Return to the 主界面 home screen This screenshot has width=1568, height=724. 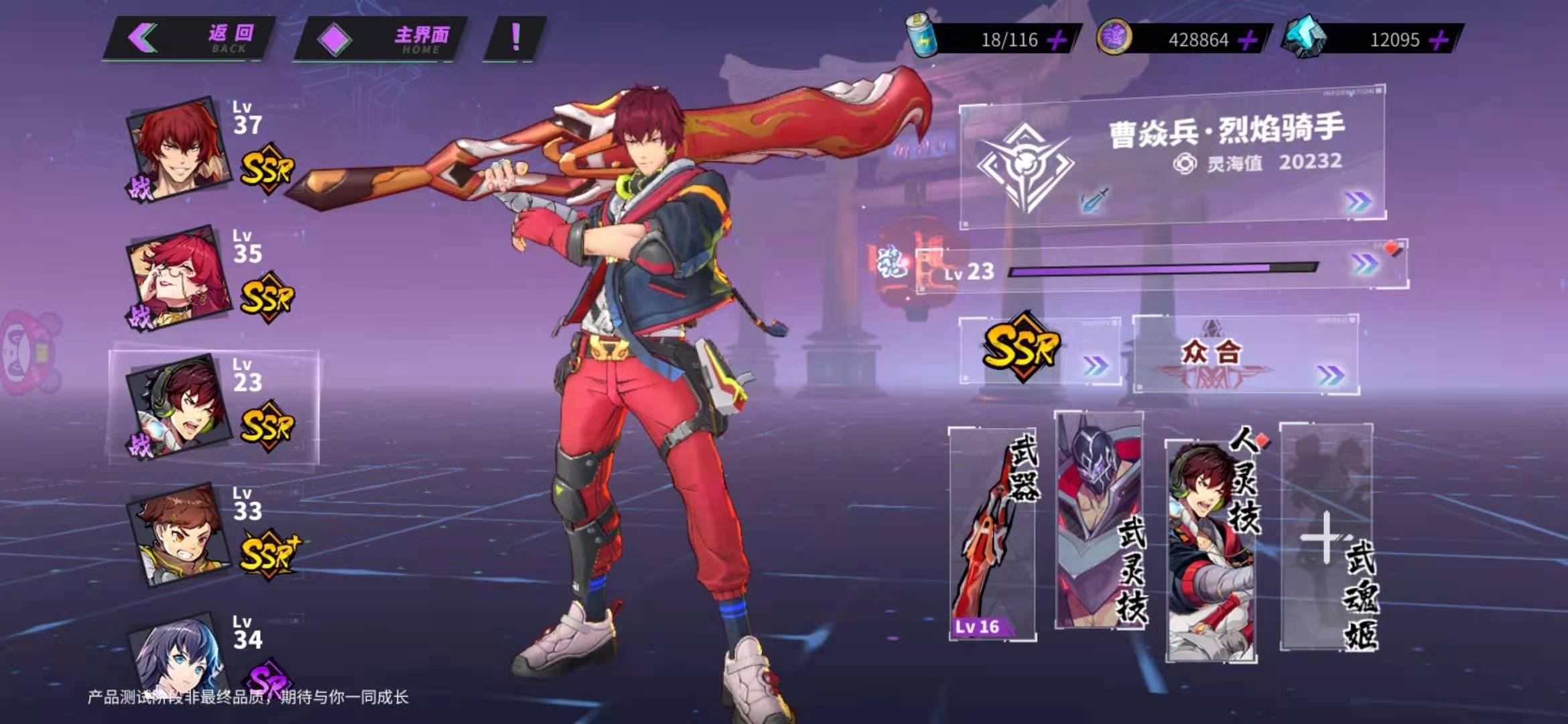(381, 39)
